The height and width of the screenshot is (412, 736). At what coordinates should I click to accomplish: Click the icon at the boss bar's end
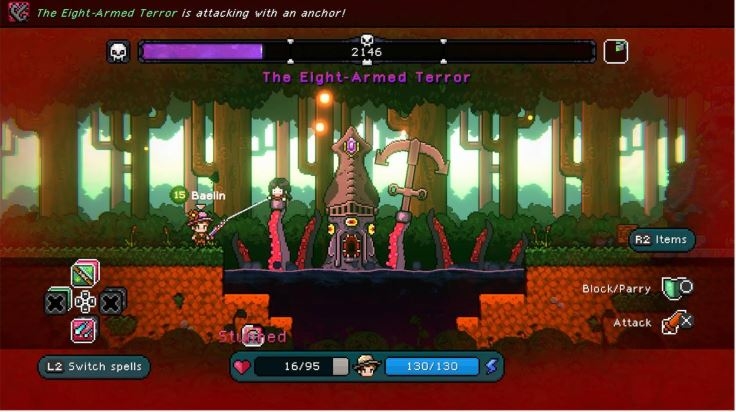coord(616,51)
